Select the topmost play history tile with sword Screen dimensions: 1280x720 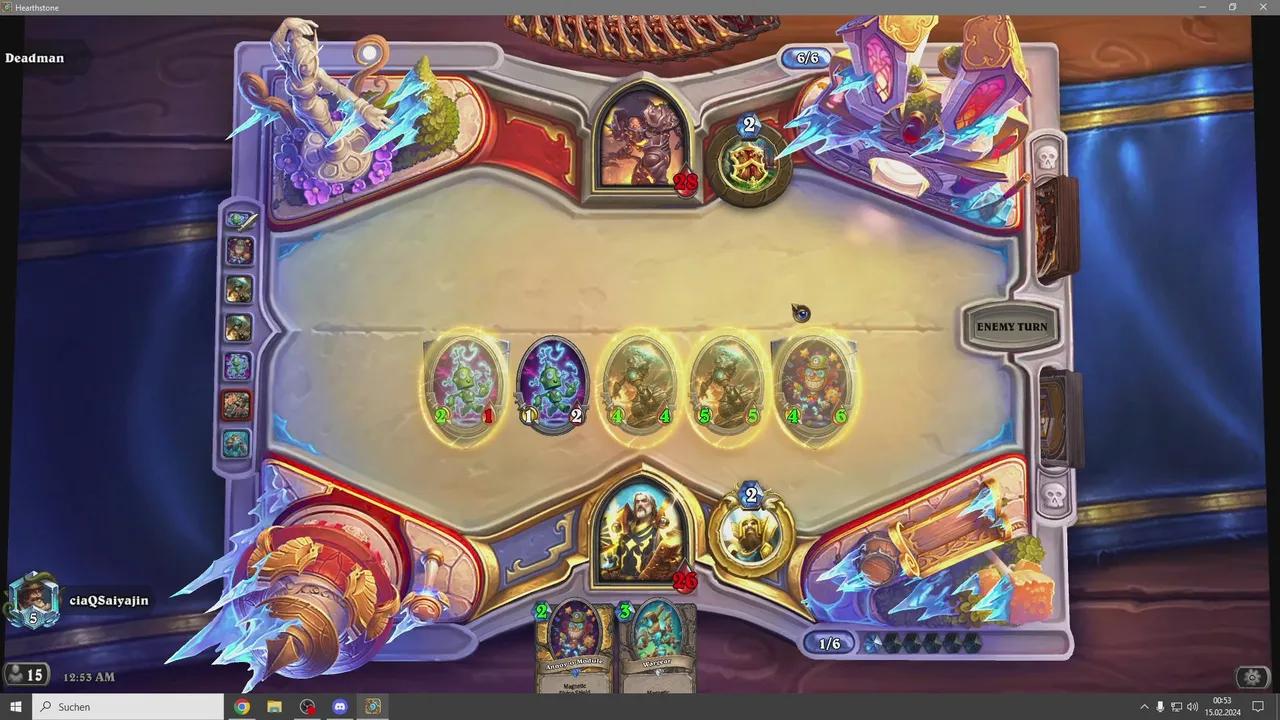point(239,222)
